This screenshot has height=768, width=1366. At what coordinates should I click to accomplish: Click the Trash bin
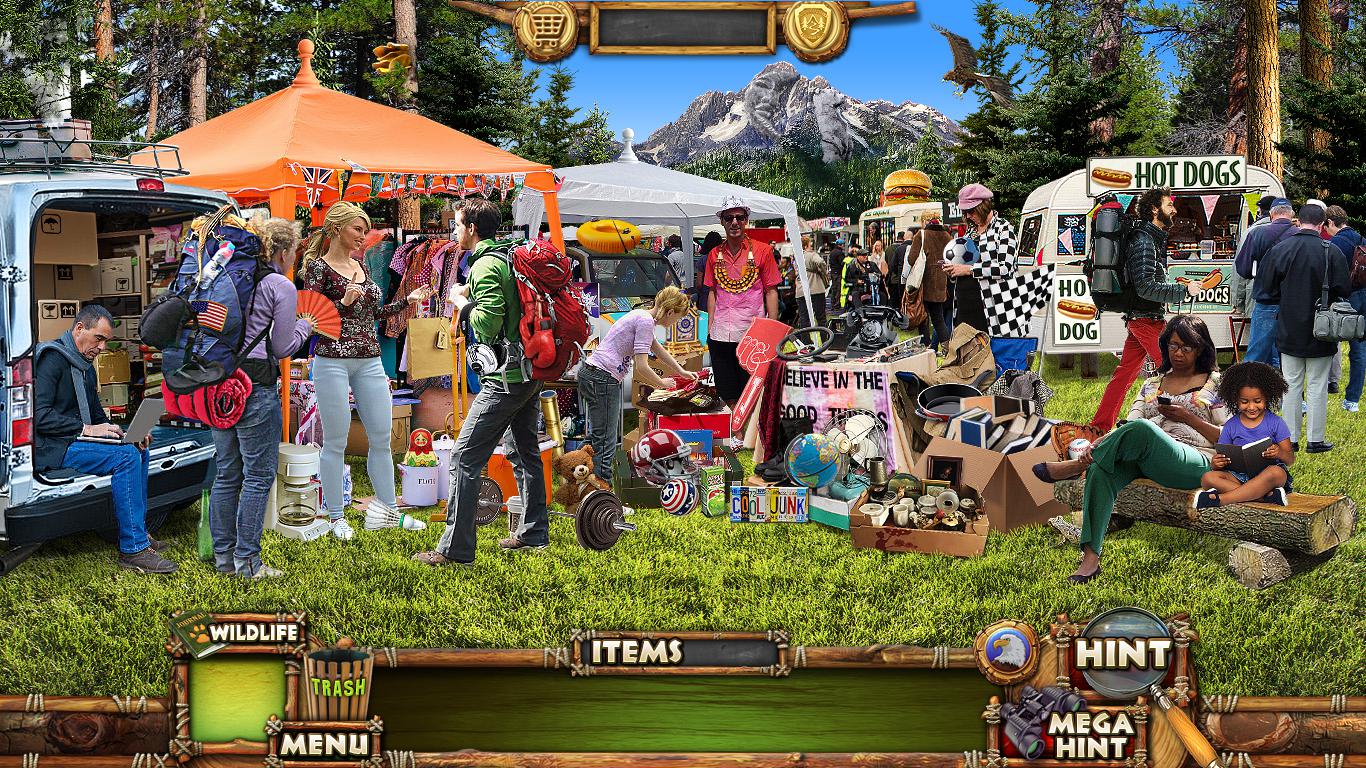(338, 685)
